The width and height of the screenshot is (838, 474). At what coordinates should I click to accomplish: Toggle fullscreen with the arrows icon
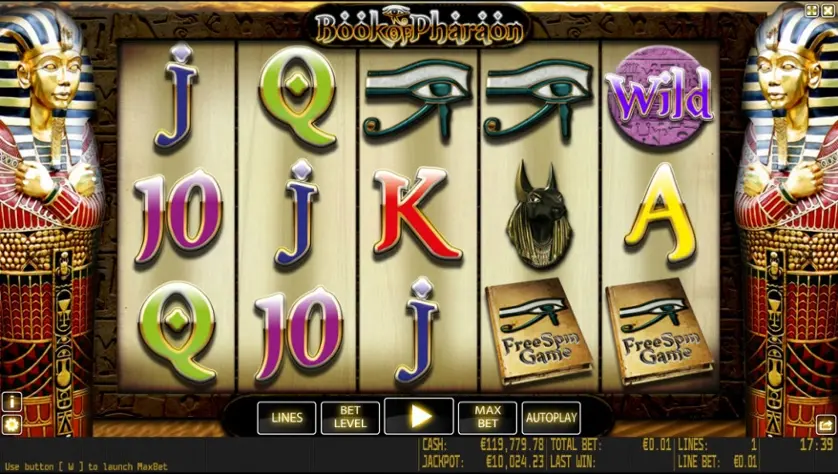coord(811,11)
